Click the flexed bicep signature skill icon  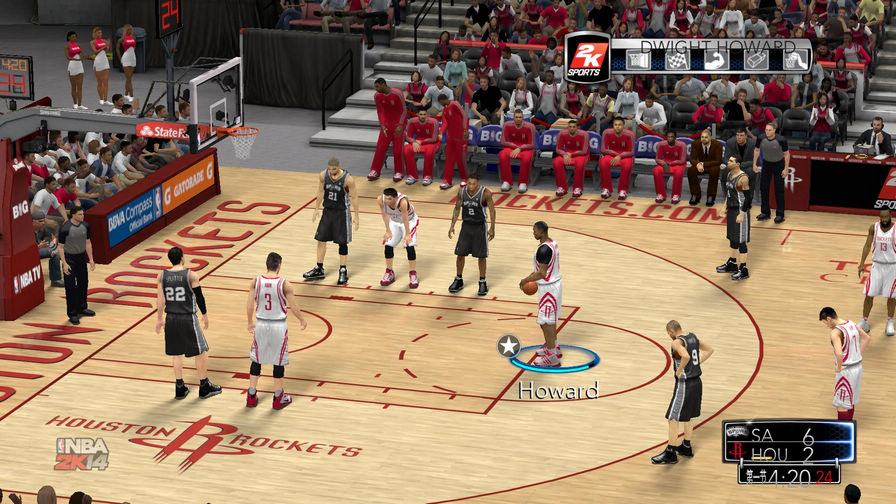714,60
